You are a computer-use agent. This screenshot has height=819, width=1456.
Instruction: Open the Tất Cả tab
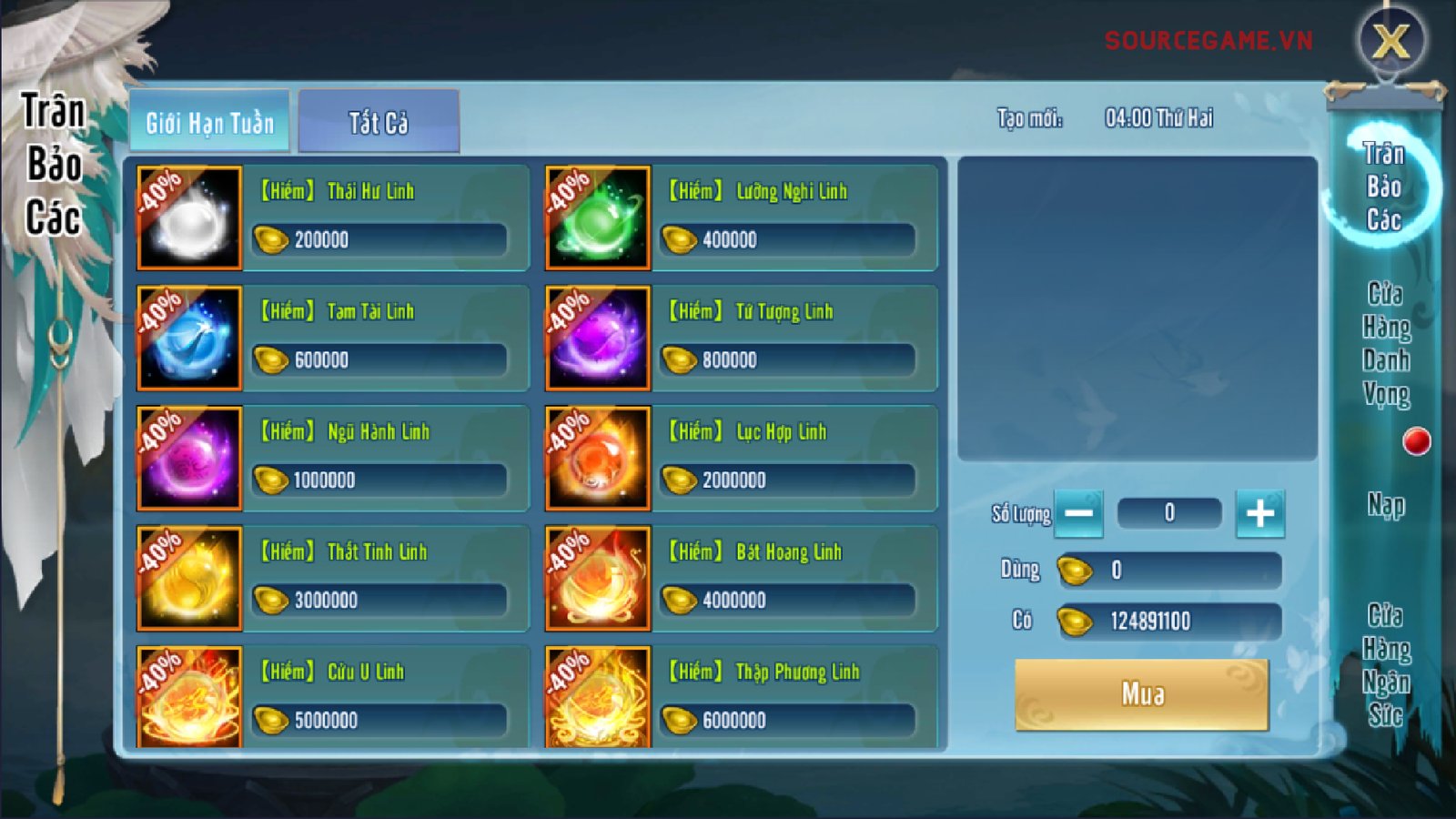point(379,122)
